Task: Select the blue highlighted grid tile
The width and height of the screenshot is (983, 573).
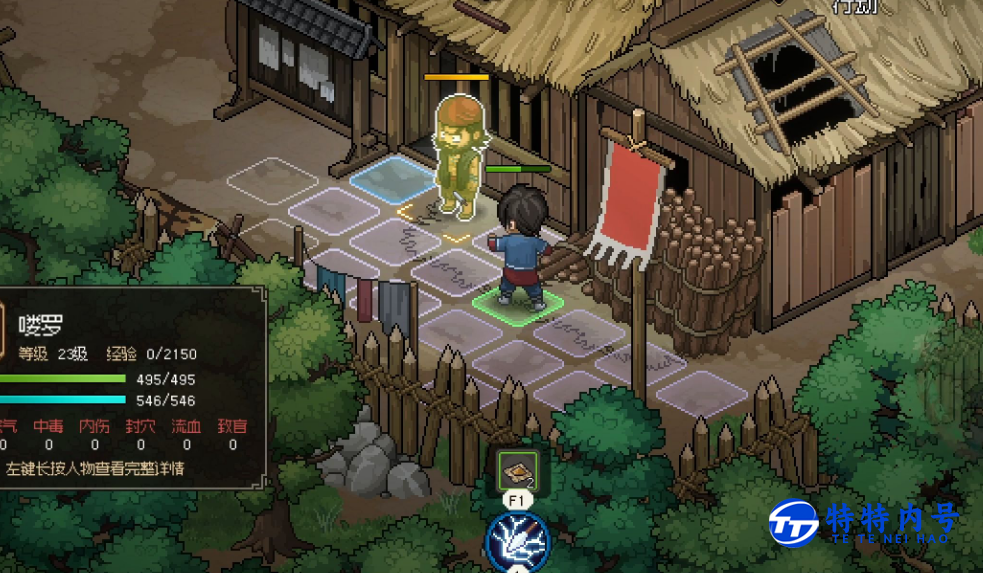Action: [x=392, y=177]
